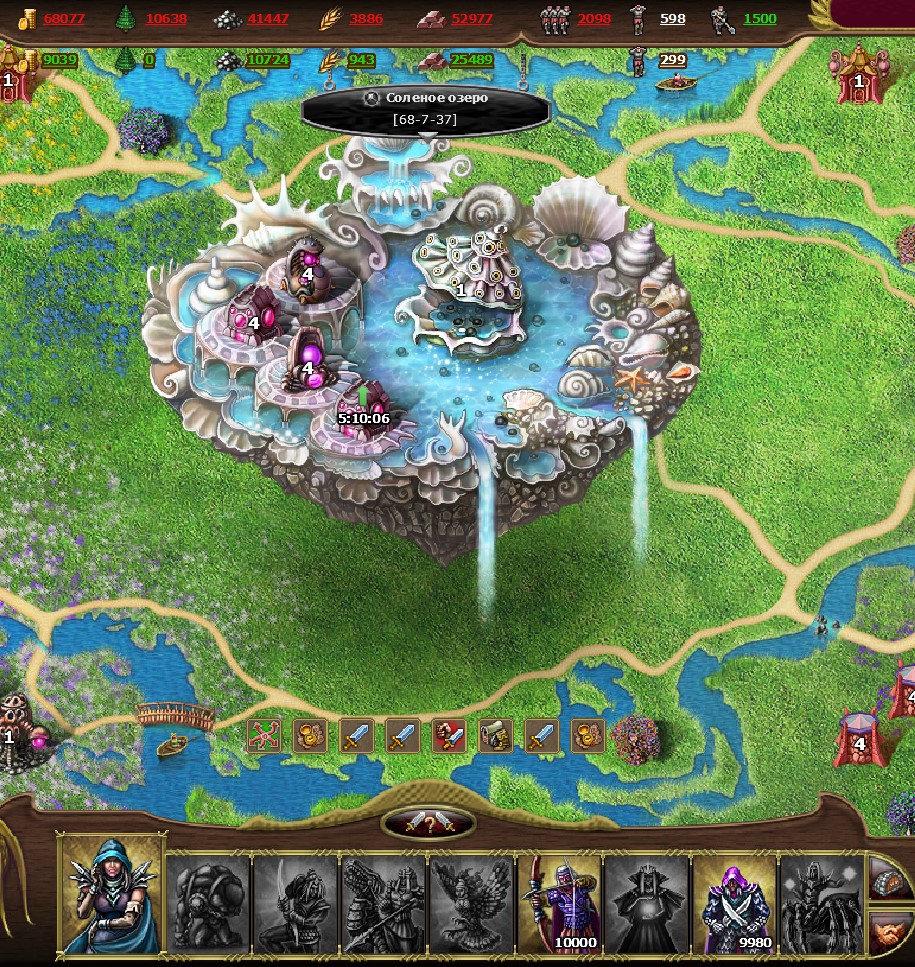
Task: Select the hooded heroine portrait
Action: point(111,893)
